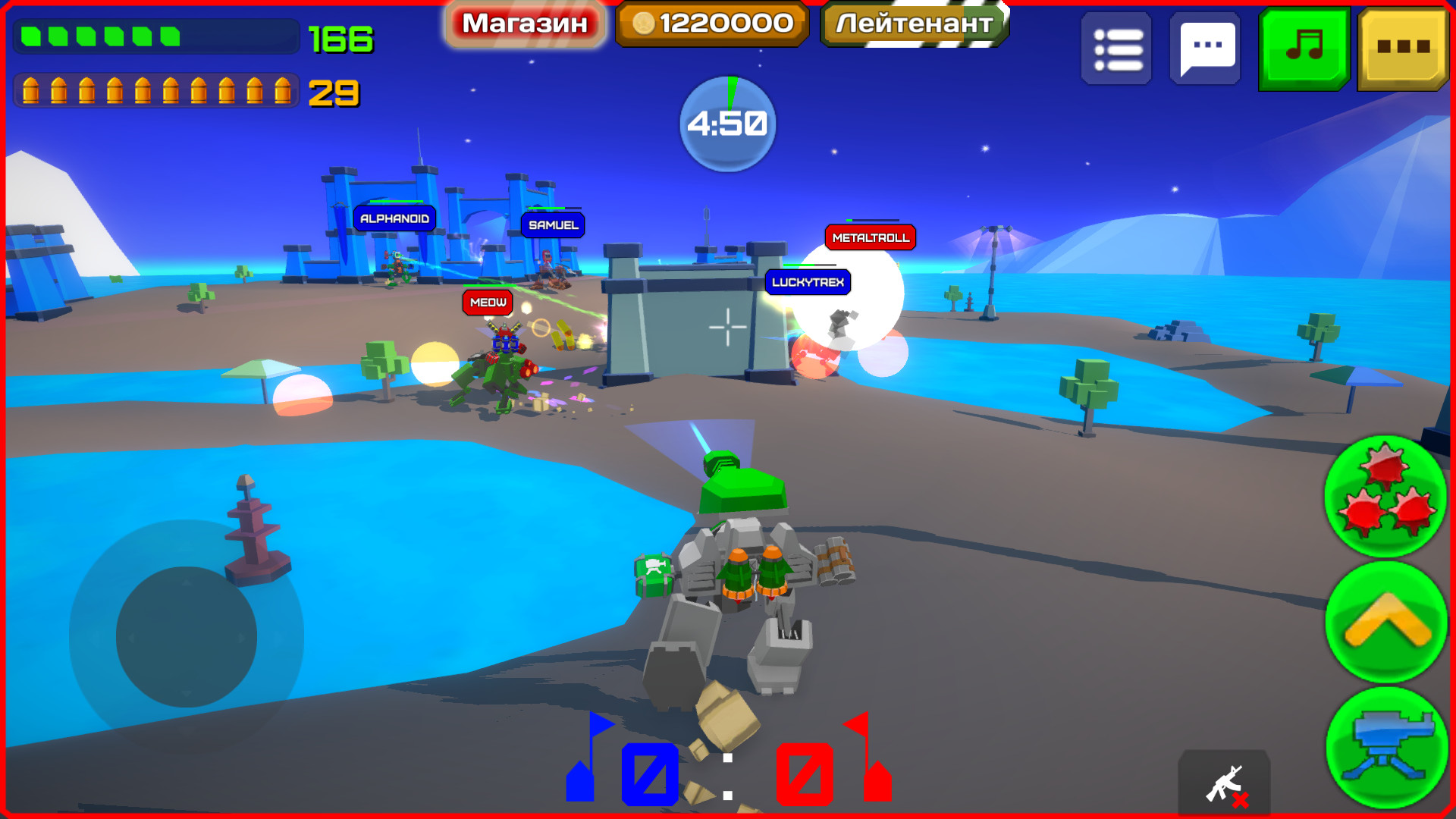
Task: Open the scoreboard list dropdown
Action: click(1117, 49)
